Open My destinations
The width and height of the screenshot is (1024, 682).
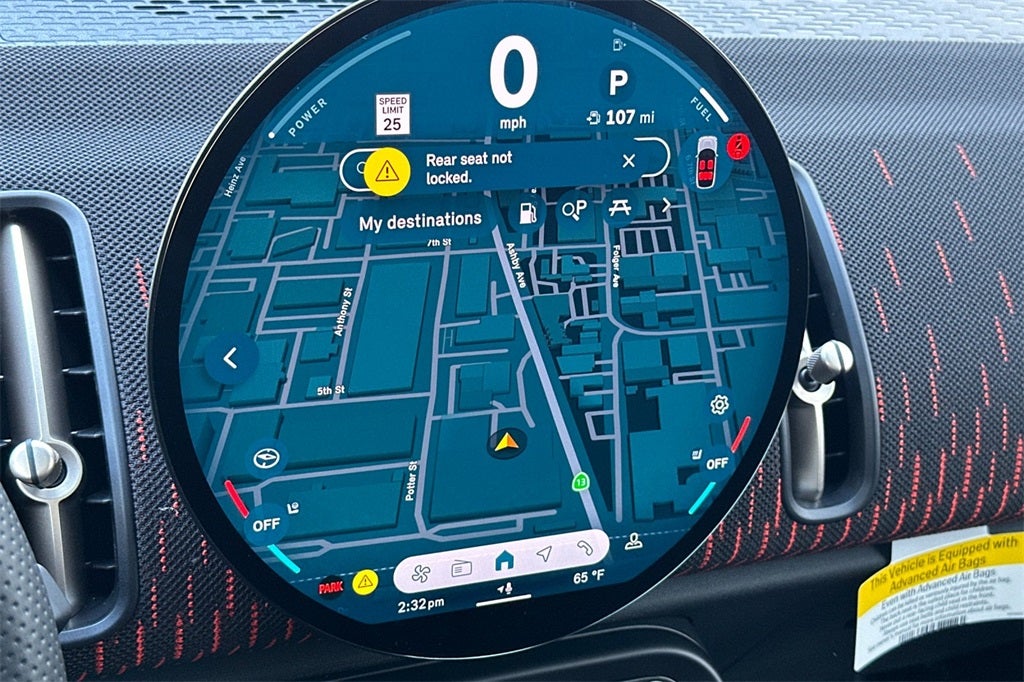(420, 221)
